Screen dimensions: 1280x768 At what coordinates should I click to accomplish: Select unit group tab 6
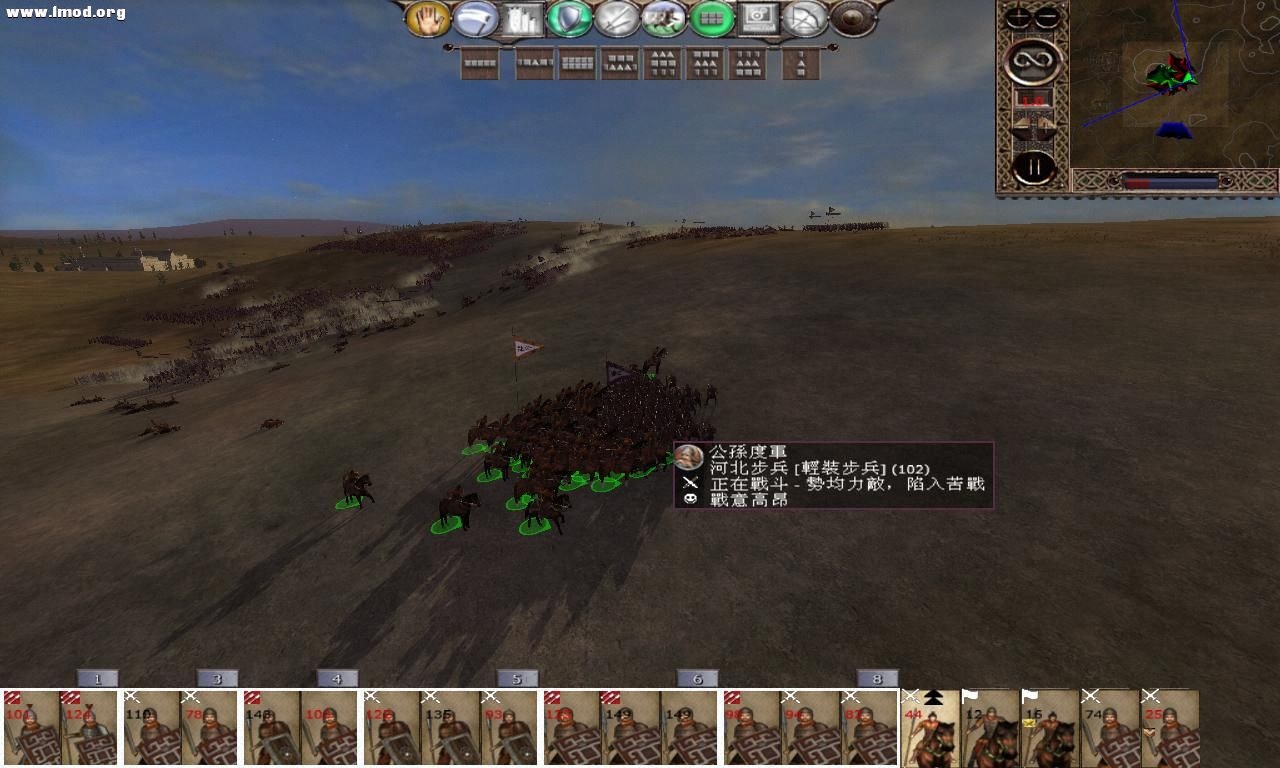[x=697, y=677]
